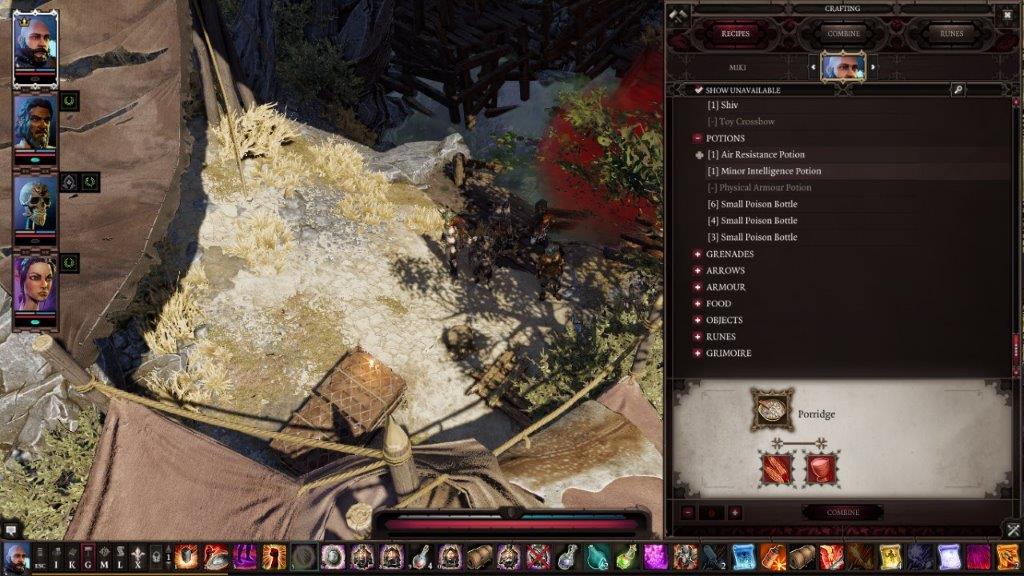Screen dimensions: 1024x576
Task: Select the skull-faced undead party portrait
Action: click(x=35, y=204)
